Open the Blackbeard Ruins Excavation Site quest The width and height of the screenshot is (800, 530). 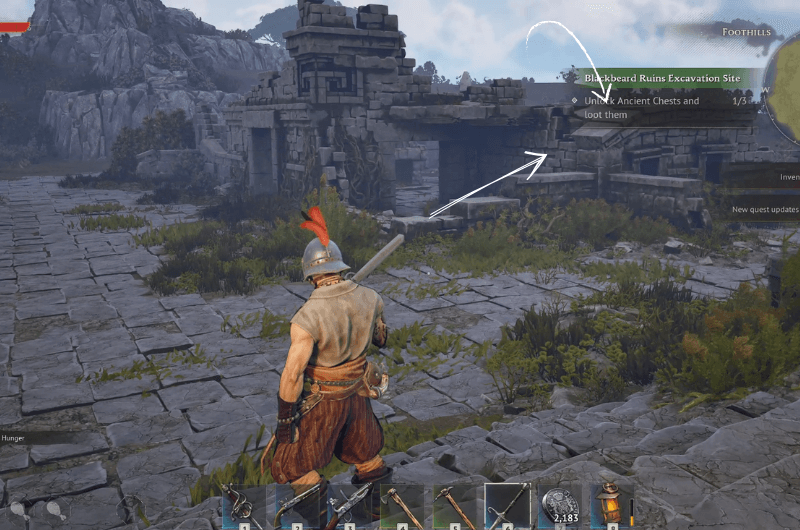click(662, 77)
